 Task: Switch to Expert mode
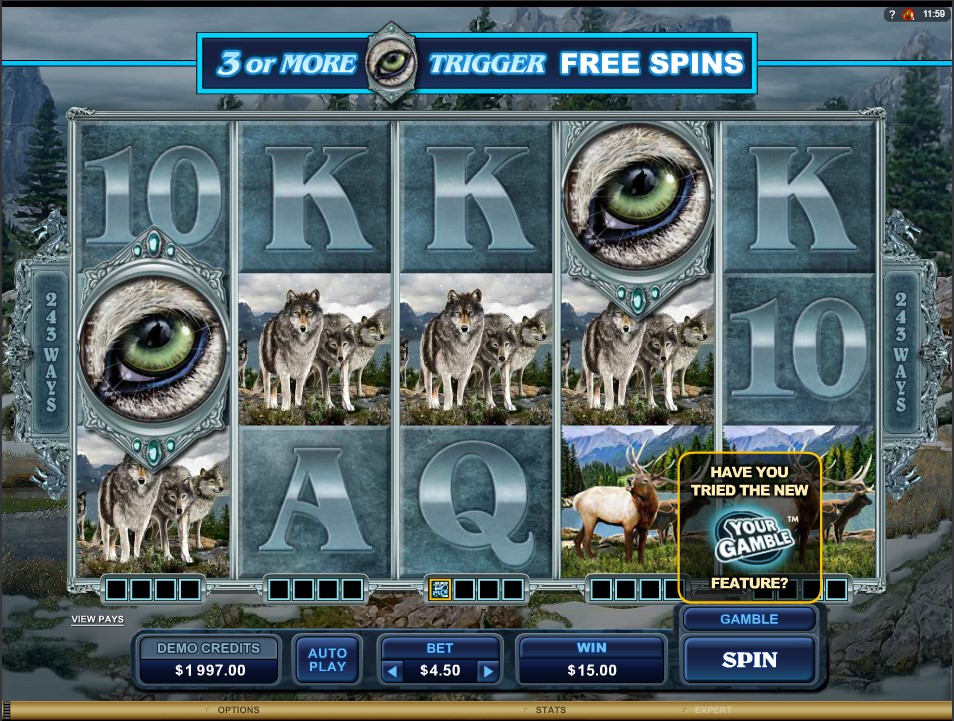[712, 710]
